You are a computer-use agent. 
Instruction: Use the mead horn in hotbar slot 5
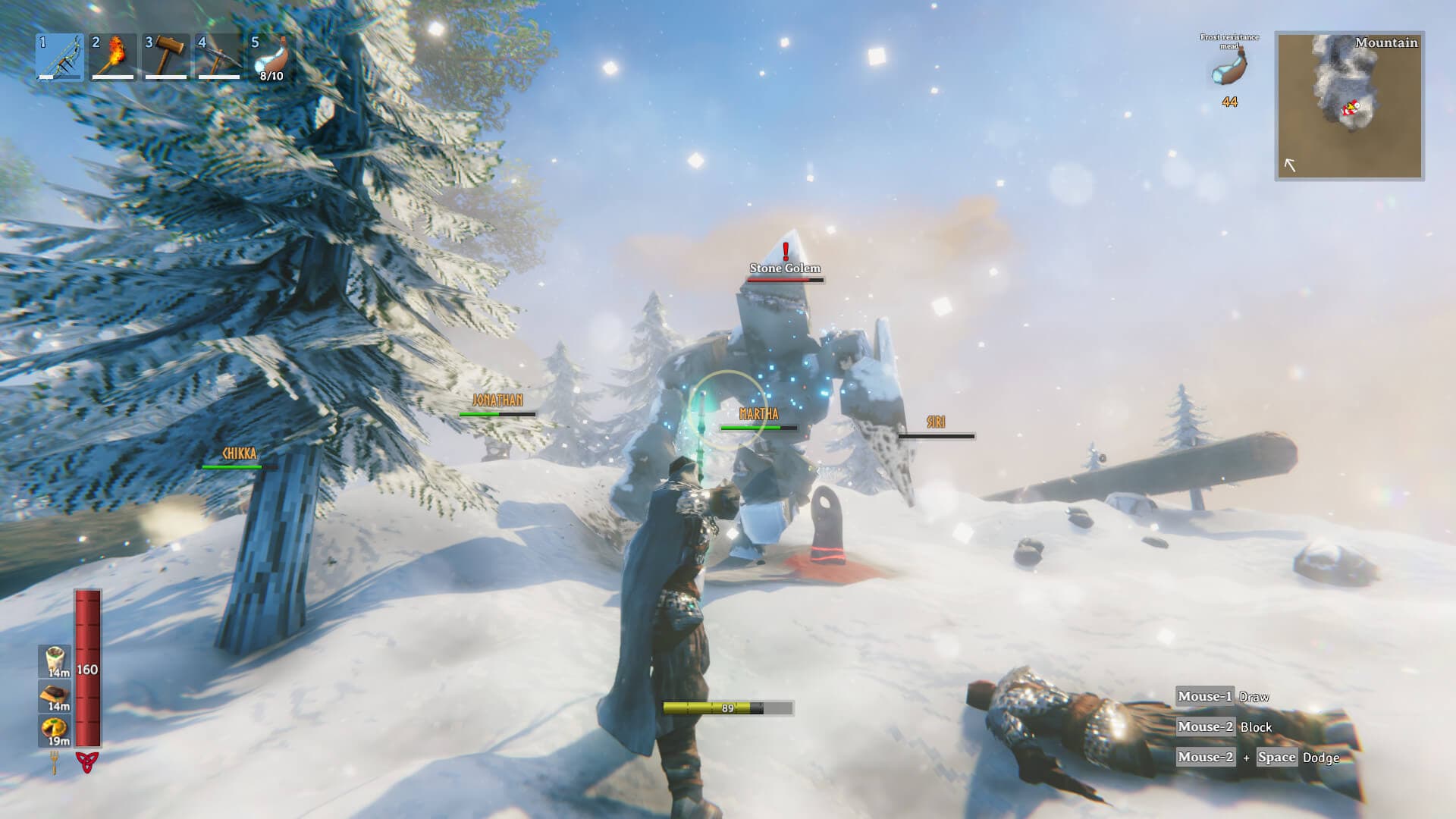tap(273, 57)
